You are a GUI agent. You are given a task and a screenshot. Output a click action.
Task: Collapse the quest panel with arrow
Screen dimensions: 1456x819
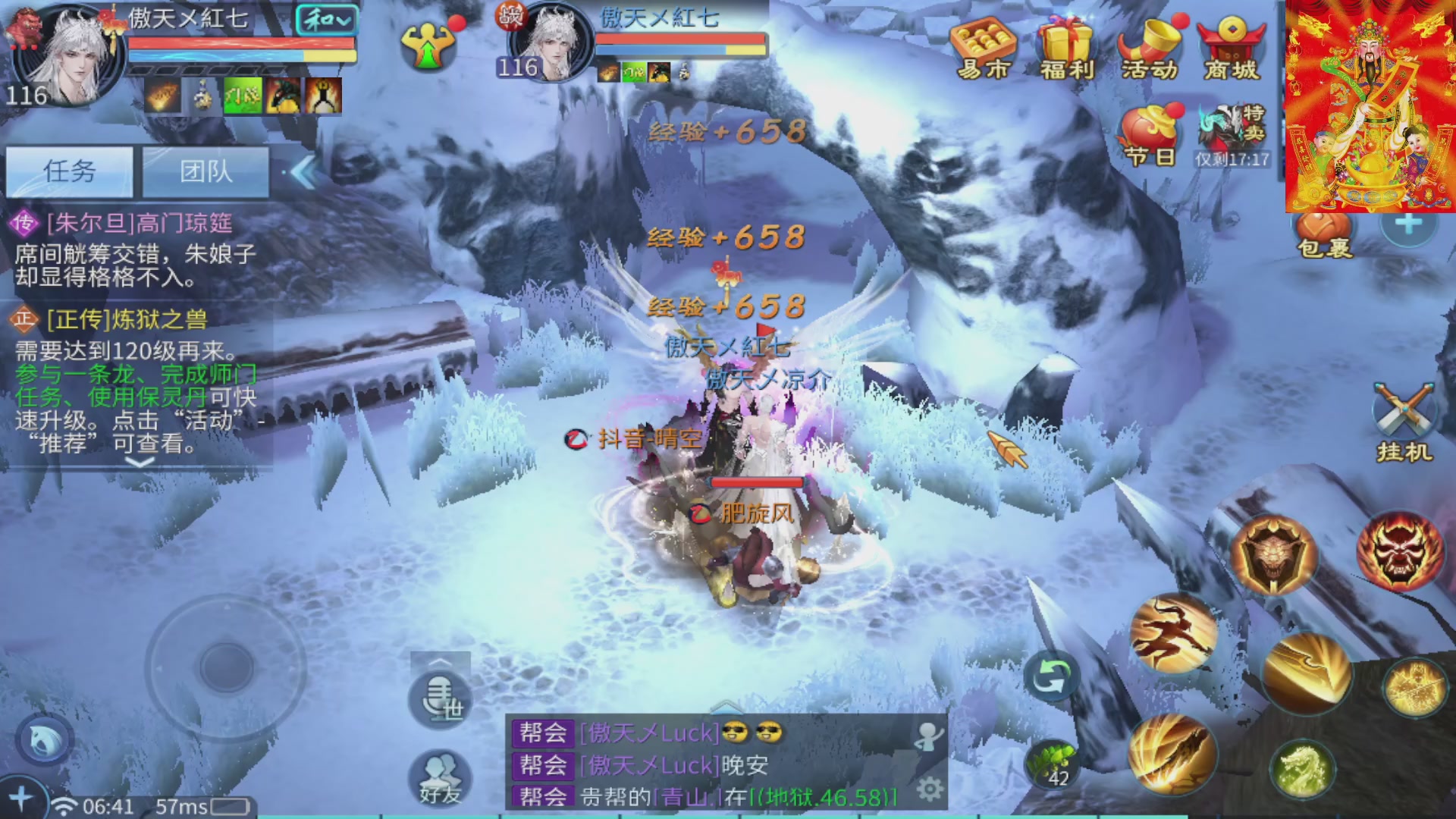[303, 173]
